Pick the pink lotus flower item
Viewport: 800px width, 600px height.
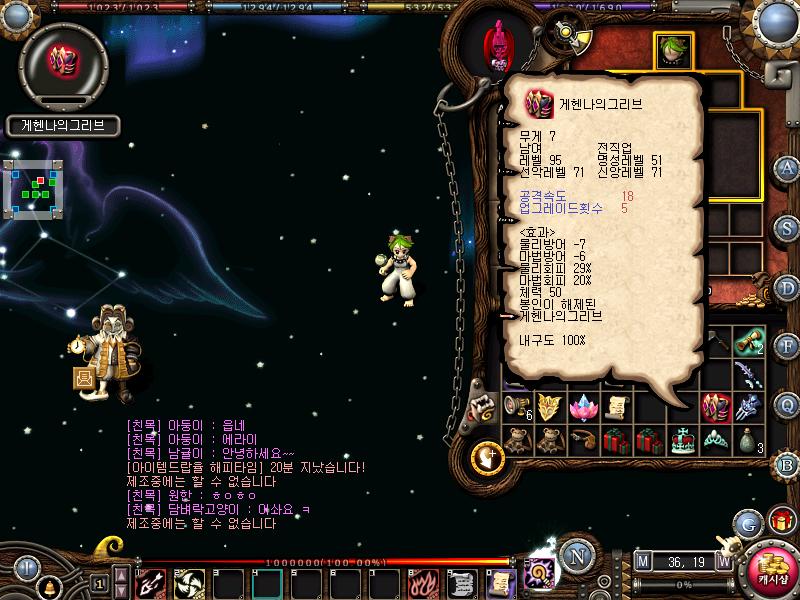(582, 406)
